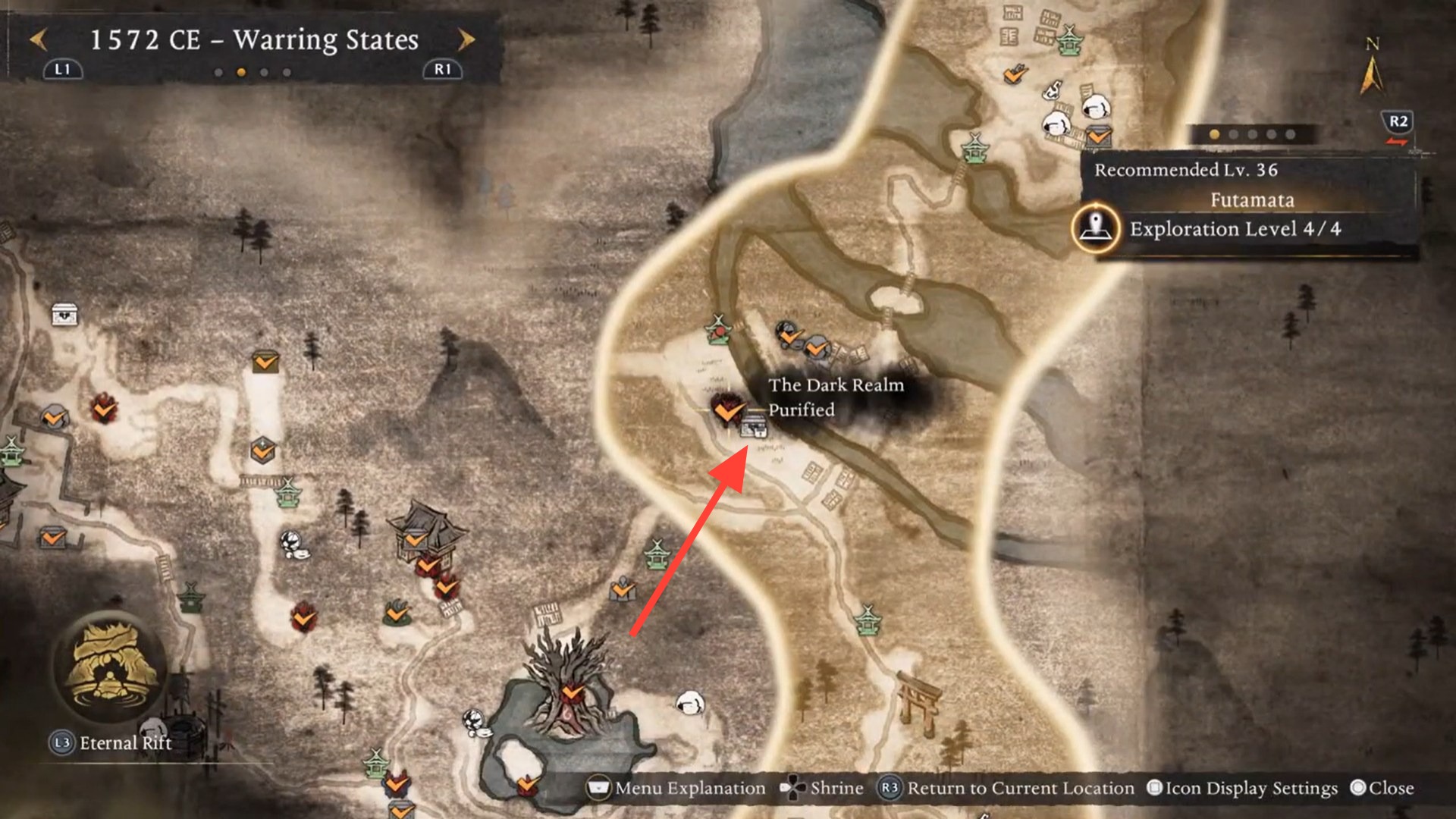Open the Futamata Exploration Level panel
The image size is (1456, 819).
pos(1235,229)
